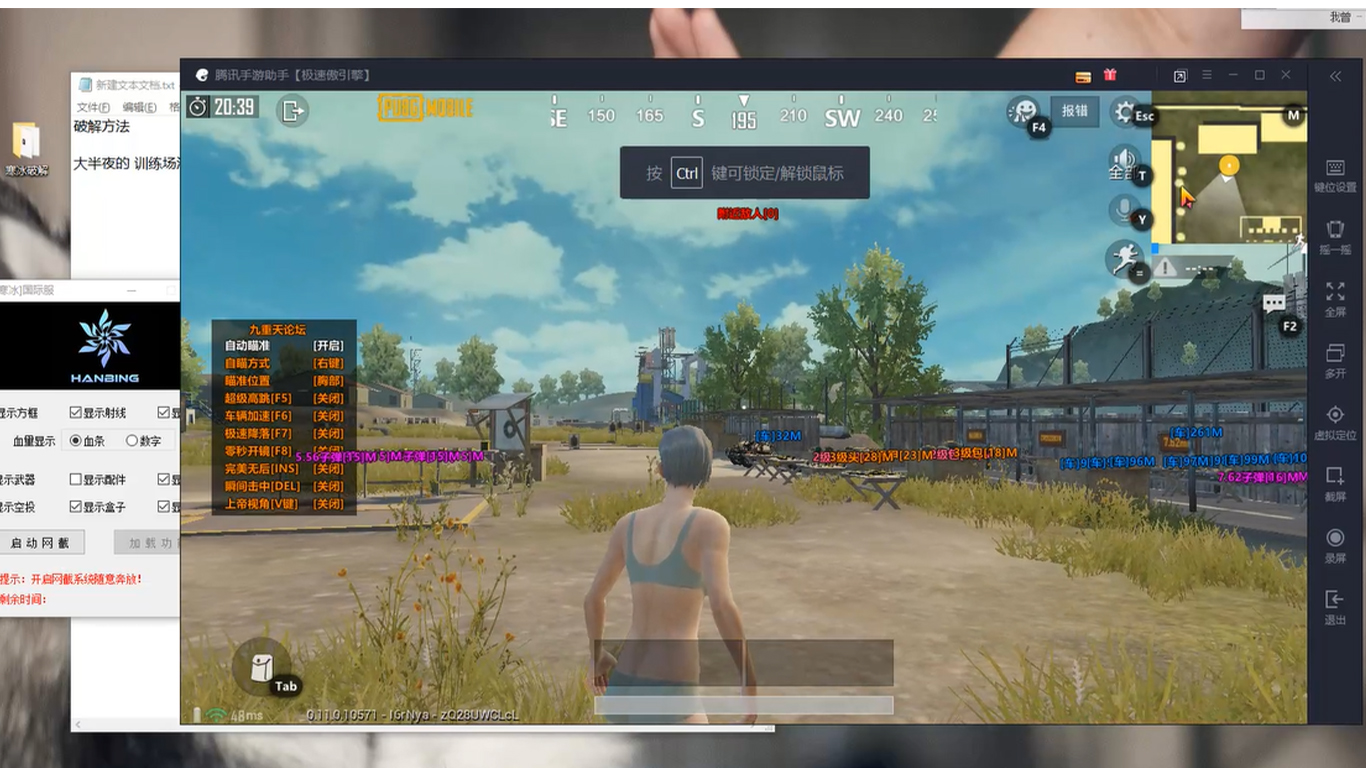1366x768 pixels.
Task: Collapse the emulator sidebar with the chevron
Action: [1334, 75]
